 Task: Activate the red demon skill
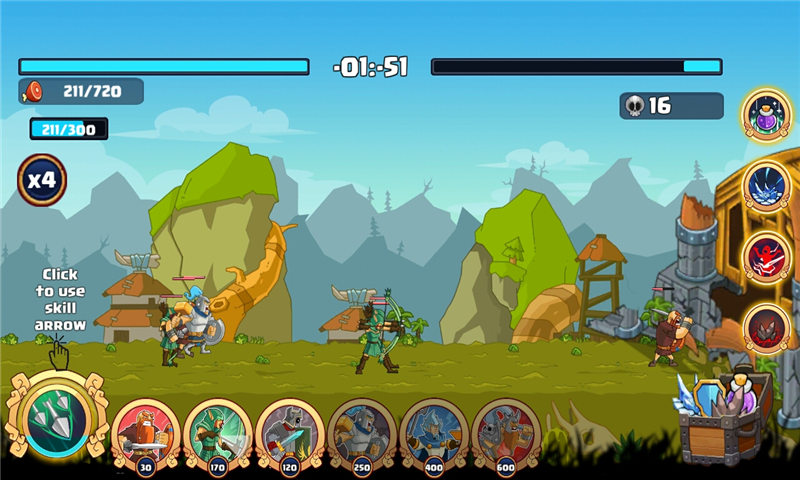click(x=768, y=257)
